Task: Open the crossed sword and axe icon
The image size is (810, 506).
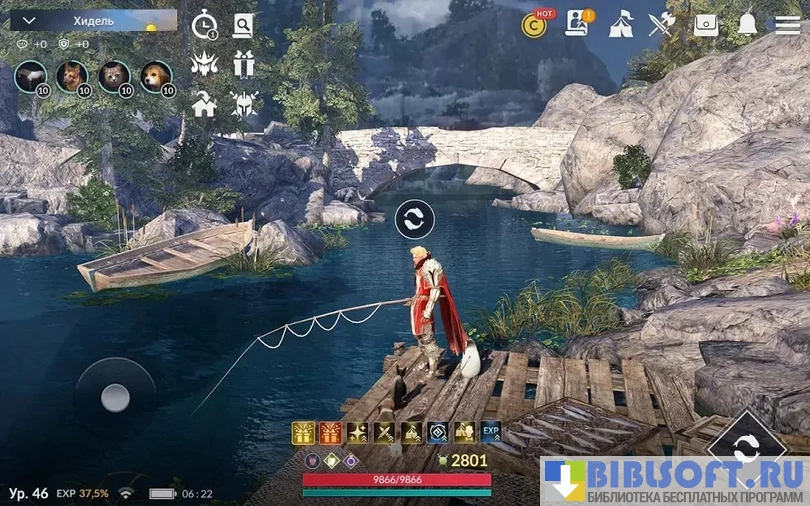Action: coord(662,23)
